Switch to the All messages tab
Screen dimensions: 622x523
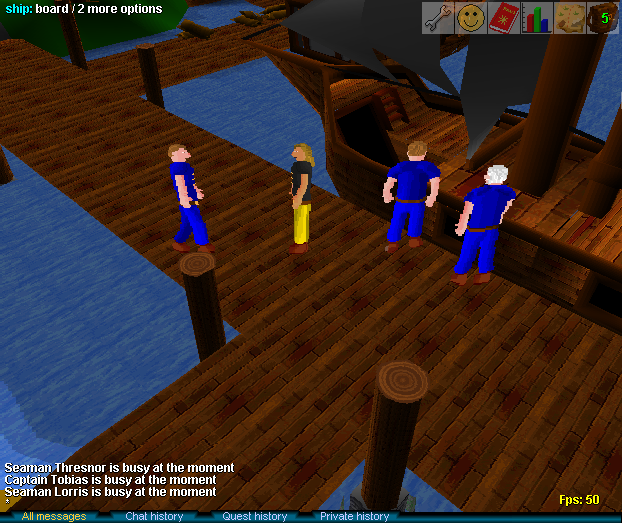pos(54,516)
